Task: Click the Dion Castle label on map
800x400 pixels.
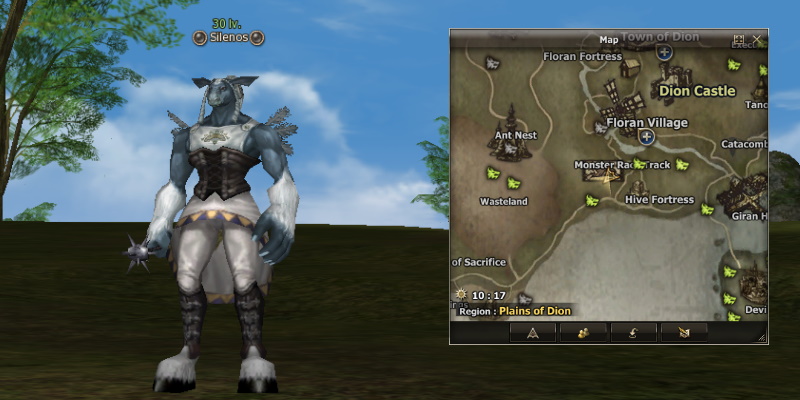Action: click(x=697, y=91)
